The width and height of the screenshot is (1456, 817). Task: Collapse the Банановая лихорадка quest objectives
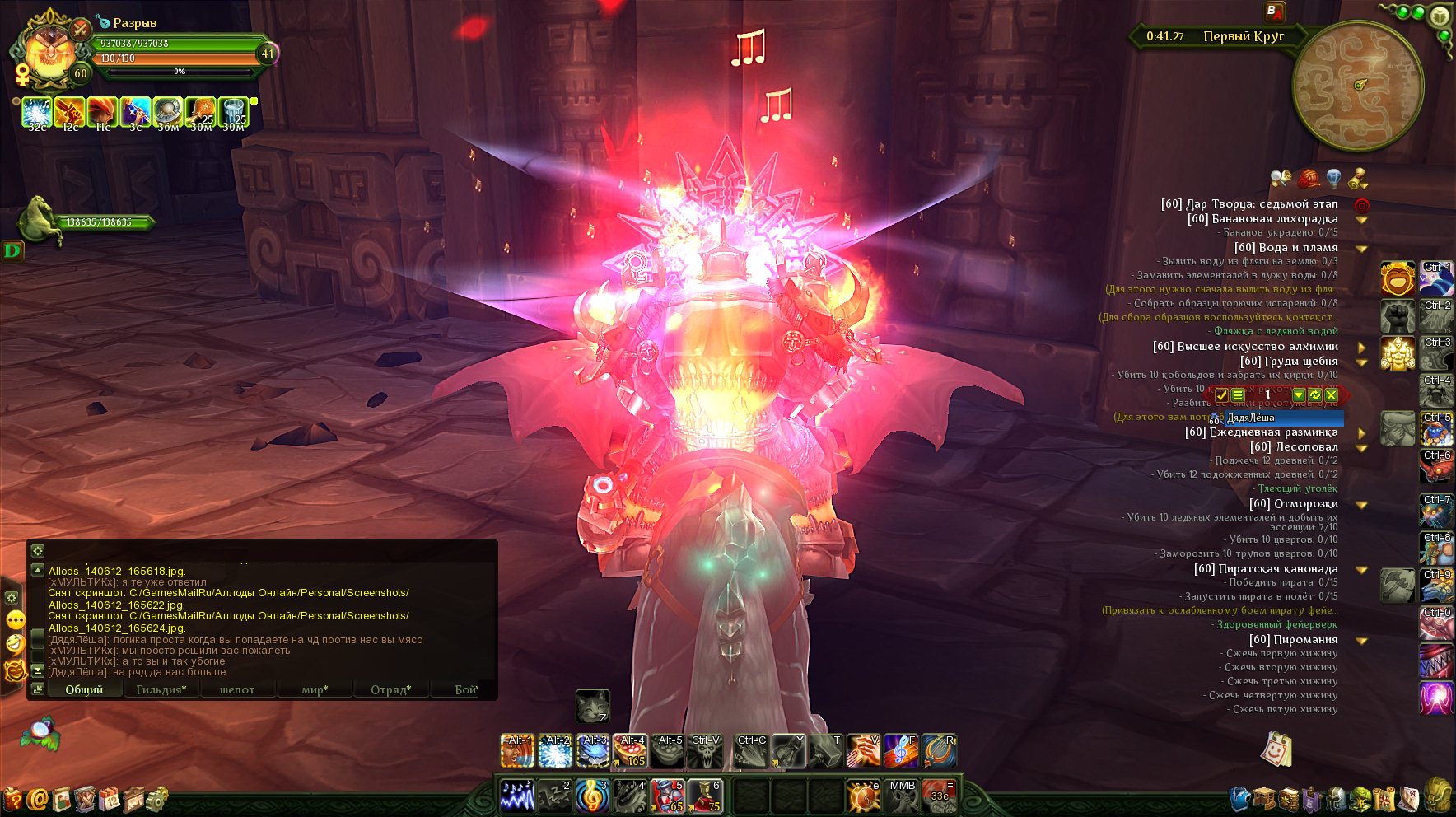(1362, 220)
